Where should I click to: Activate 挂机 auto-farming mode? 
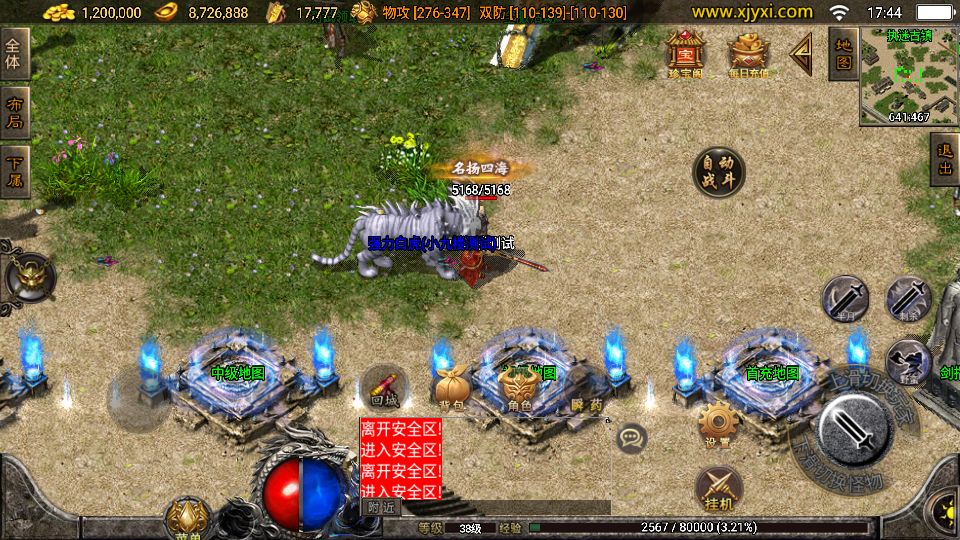pos(717,489)
